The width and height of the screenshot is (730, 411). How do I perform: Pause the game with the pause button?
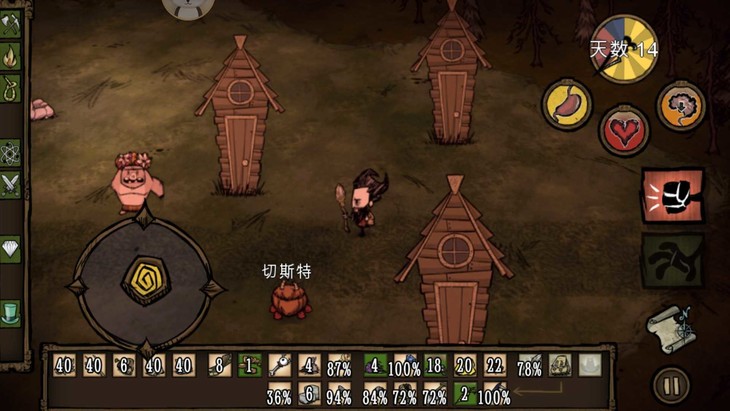669,385
